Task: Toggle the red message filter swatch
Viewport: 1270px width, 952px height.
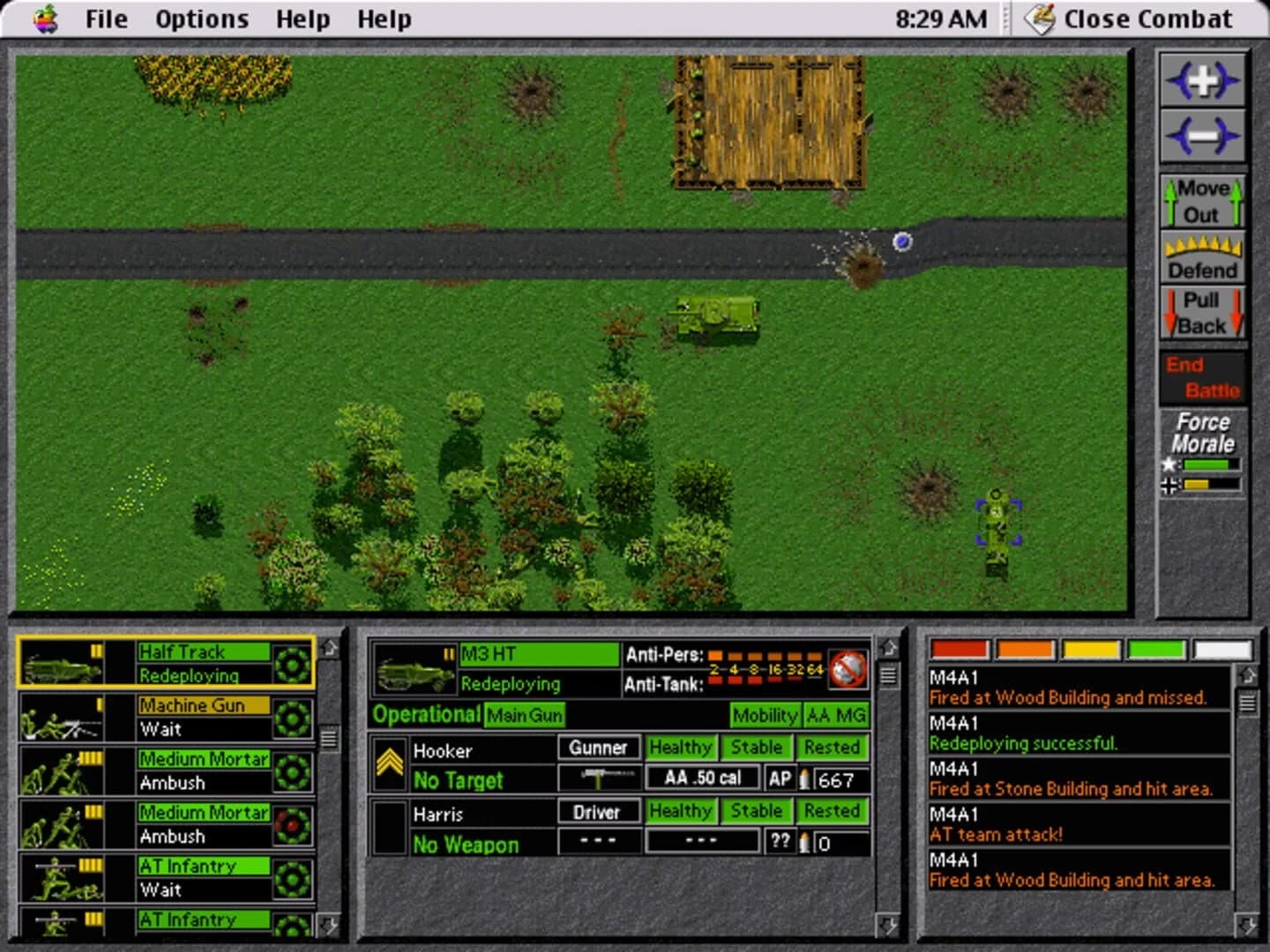Action: click(960, 651)
